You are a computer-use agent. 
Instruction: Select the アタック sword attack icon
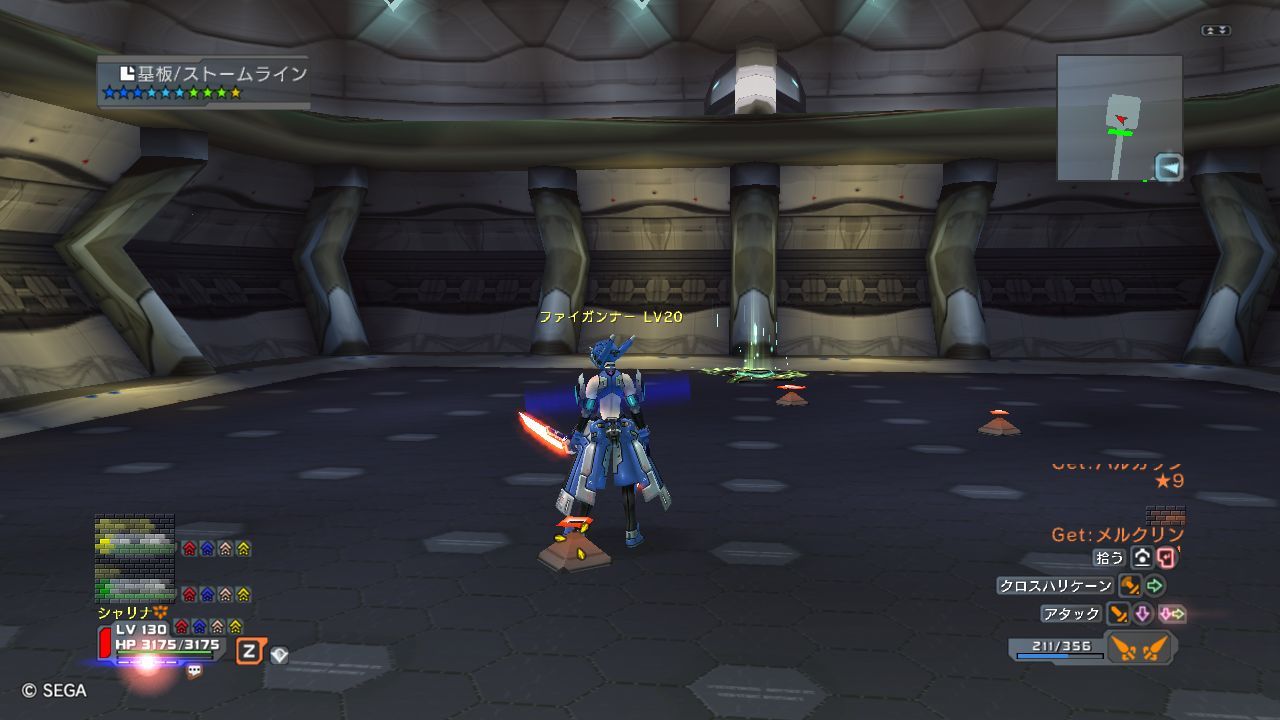coord(1117,614)
